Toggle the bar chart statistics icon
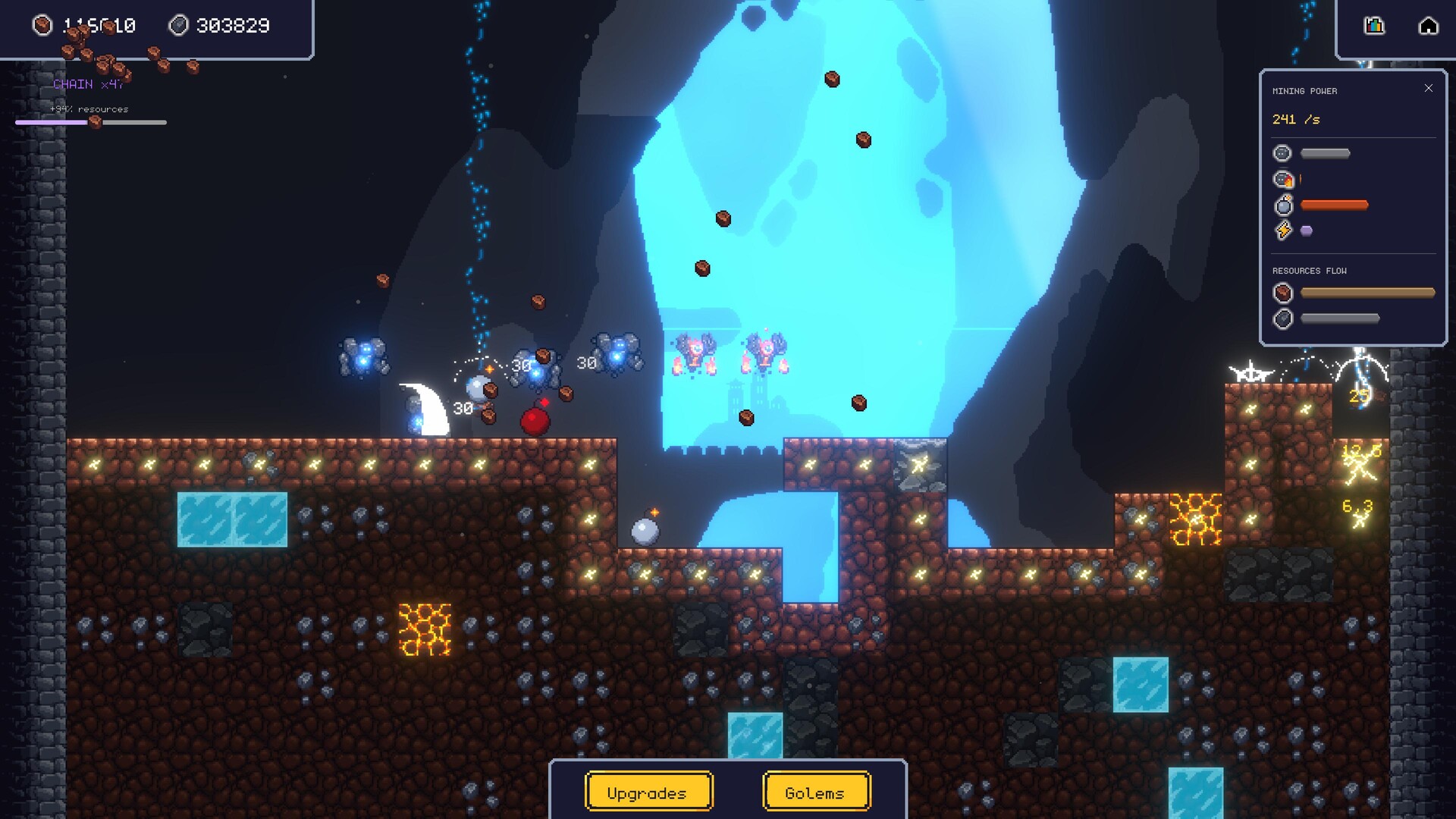 [1374, 26]
